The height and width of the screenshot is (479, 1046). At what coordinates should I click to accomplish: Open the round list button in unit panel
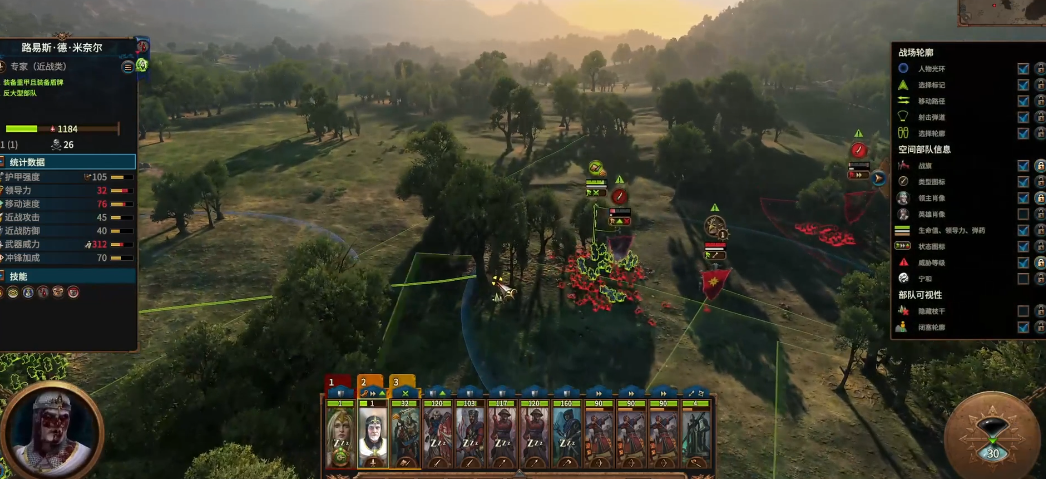point(128,67)
